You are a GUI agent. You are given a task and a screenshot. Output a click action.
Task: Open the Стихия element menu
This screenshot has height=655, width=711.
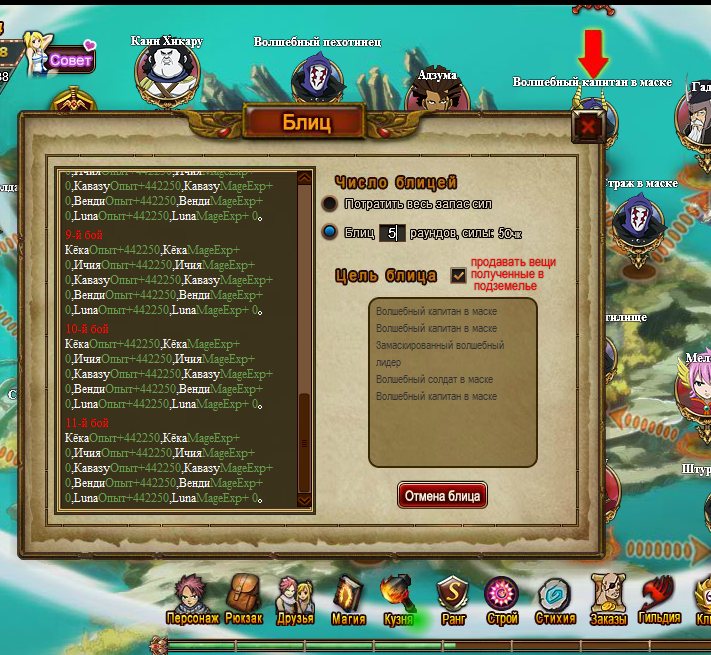554,600
